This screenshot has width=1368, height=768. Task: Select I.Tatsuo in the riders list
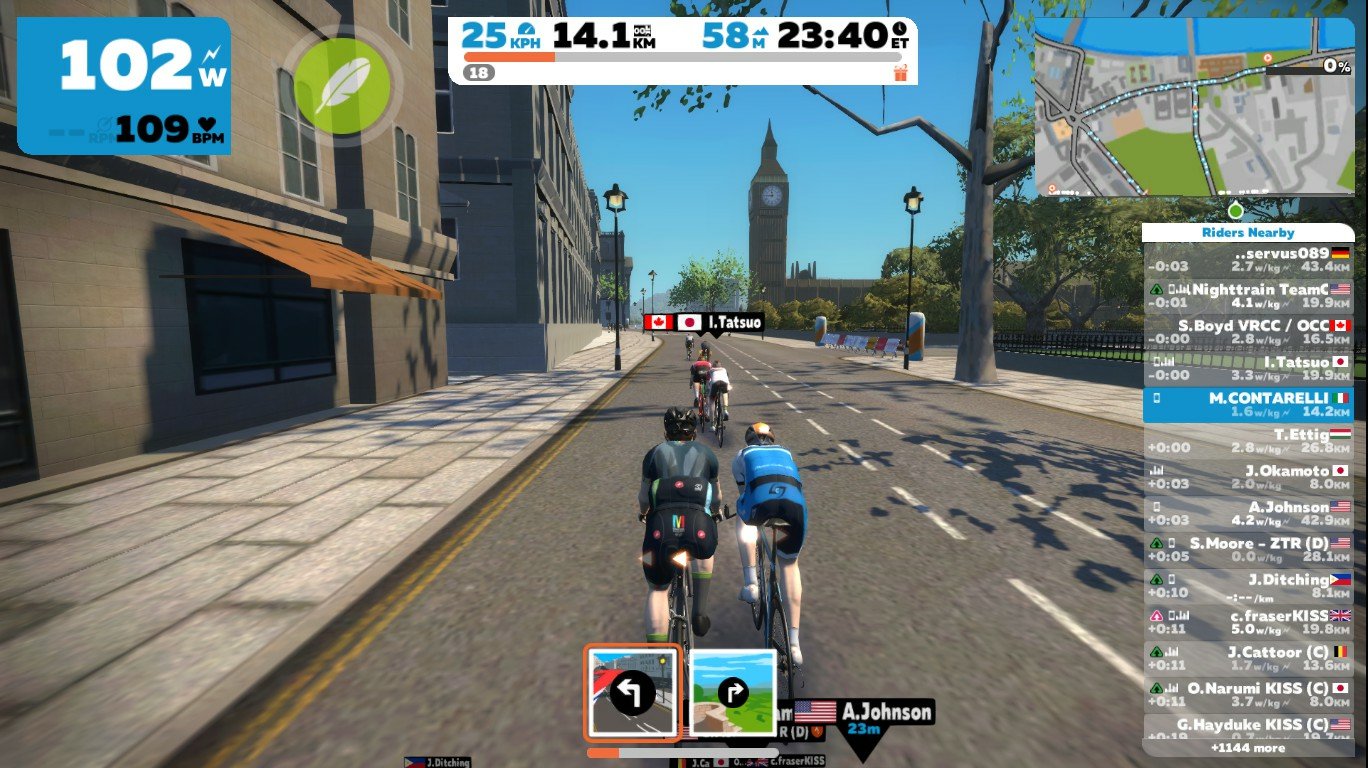coord(1248,368)
